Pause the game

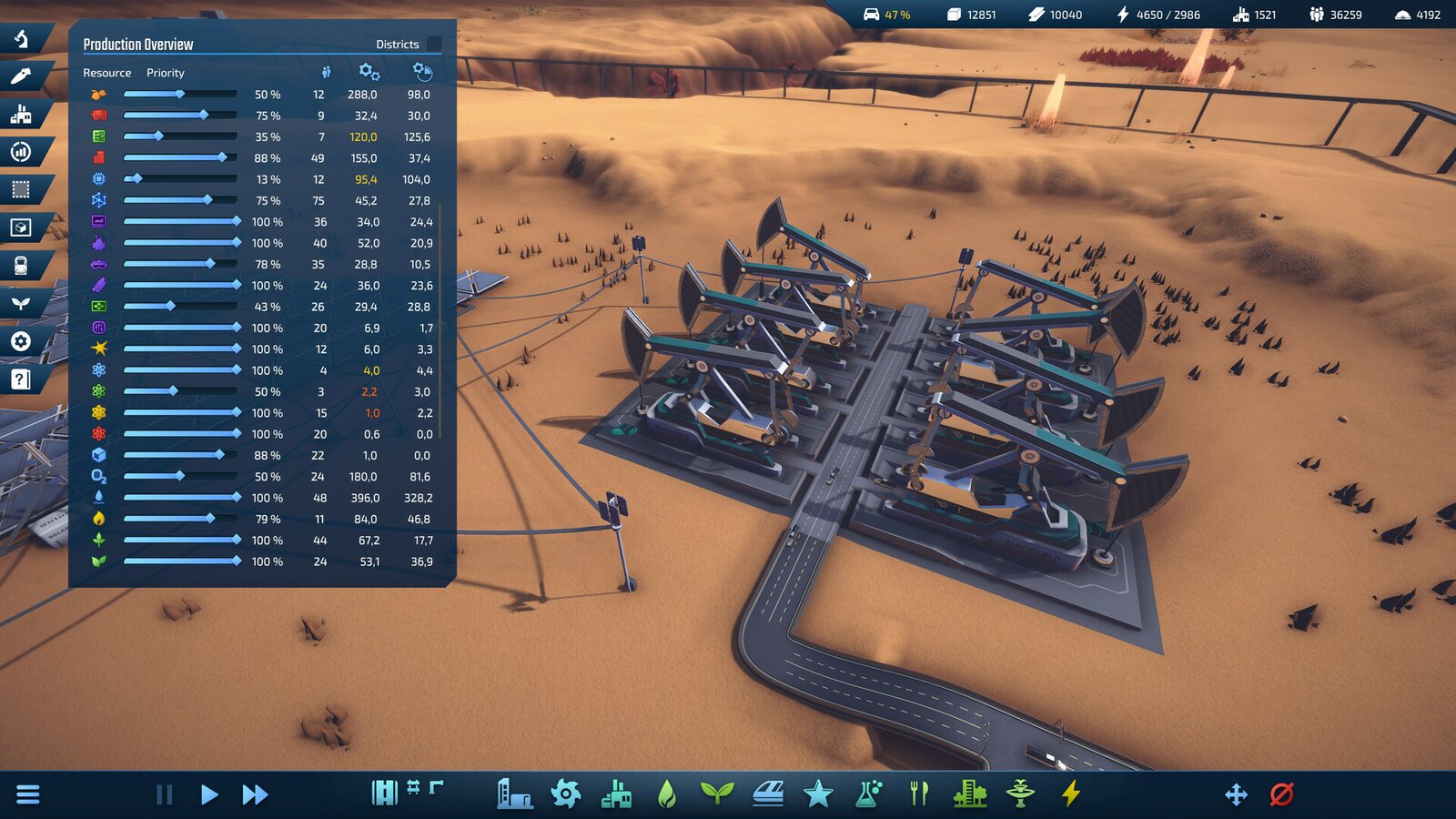164,794
